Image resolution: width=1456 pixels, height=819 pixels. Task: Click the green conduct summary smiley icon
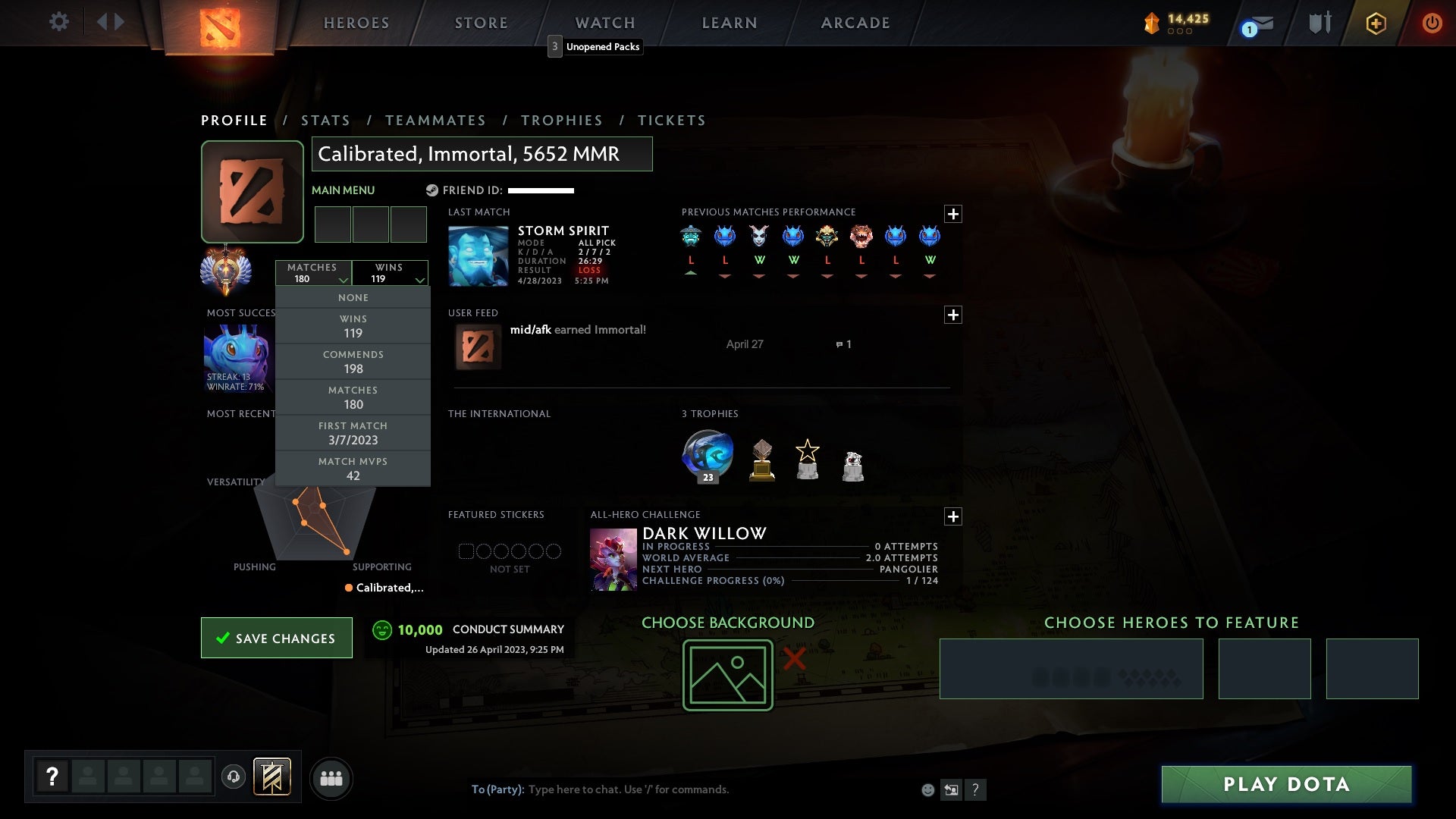point(382,629)
